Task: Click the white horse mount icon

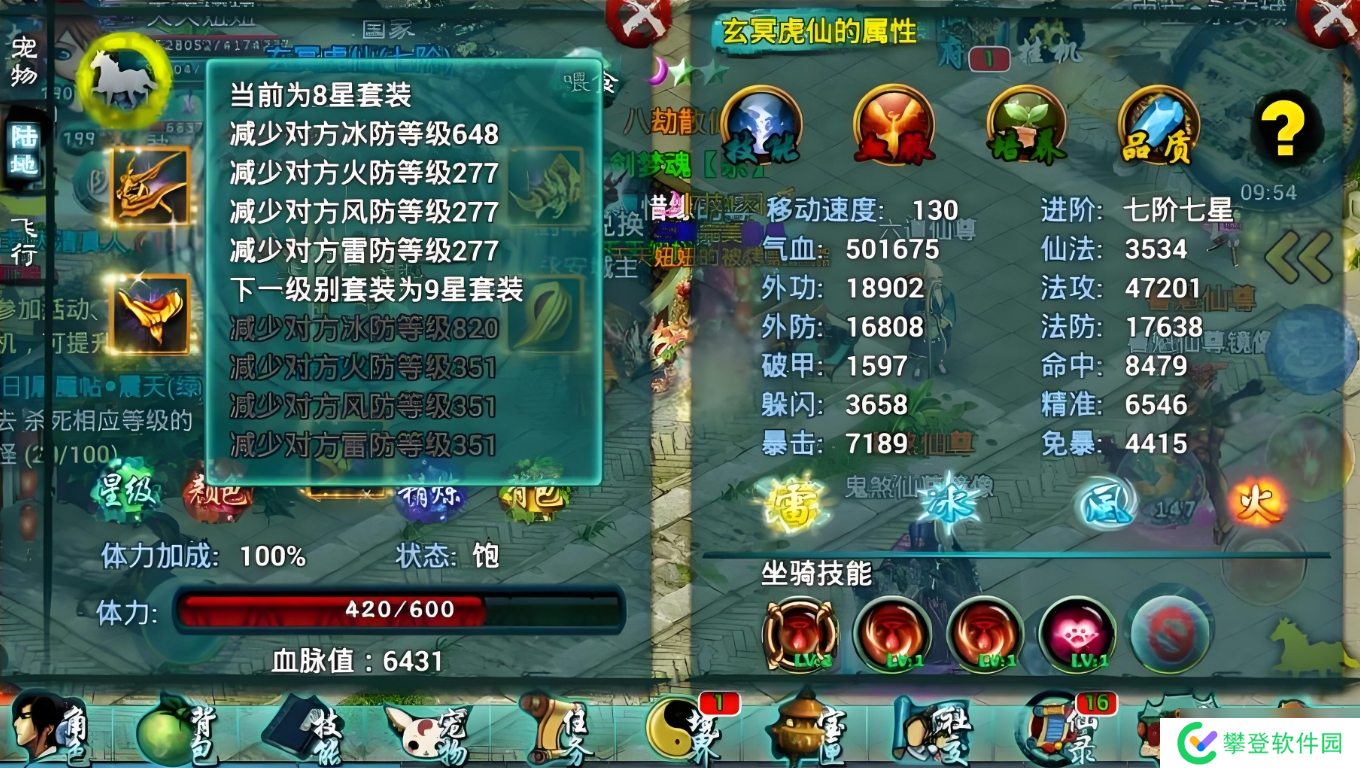Action: (x=124, y=78)
